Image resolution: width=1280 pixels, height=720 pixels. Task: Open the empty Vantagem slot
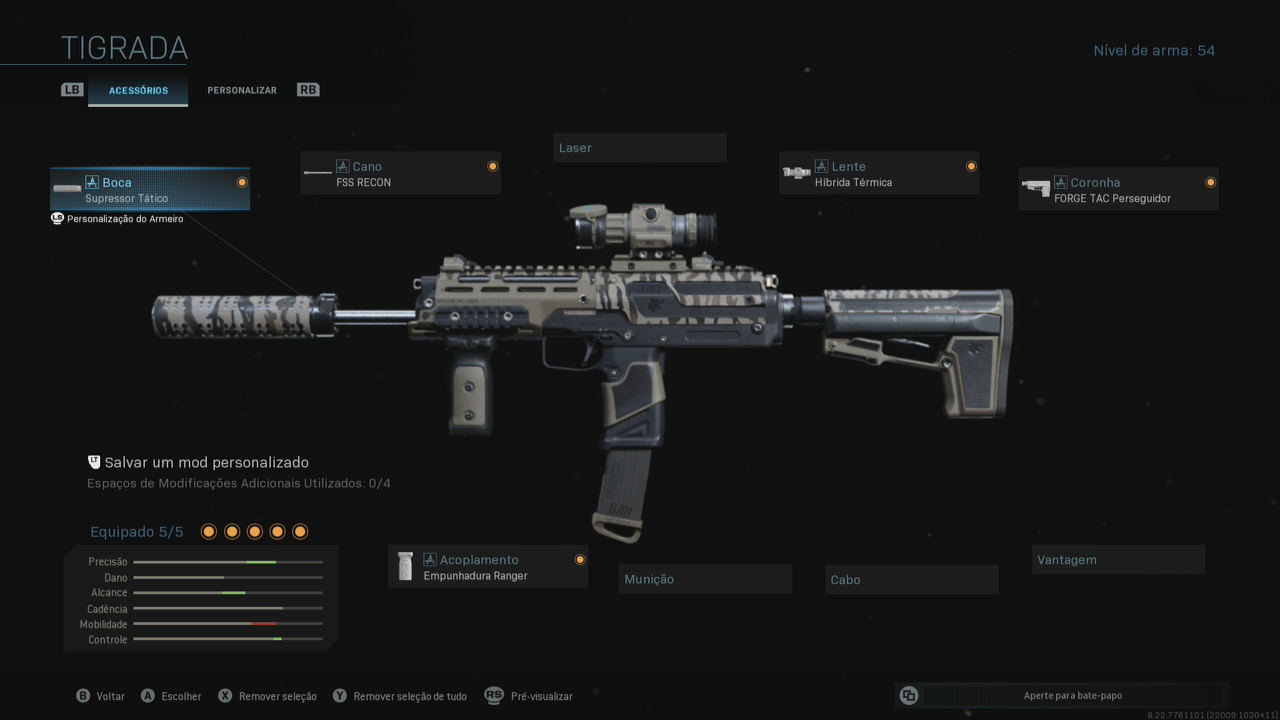coord(1118,560)
